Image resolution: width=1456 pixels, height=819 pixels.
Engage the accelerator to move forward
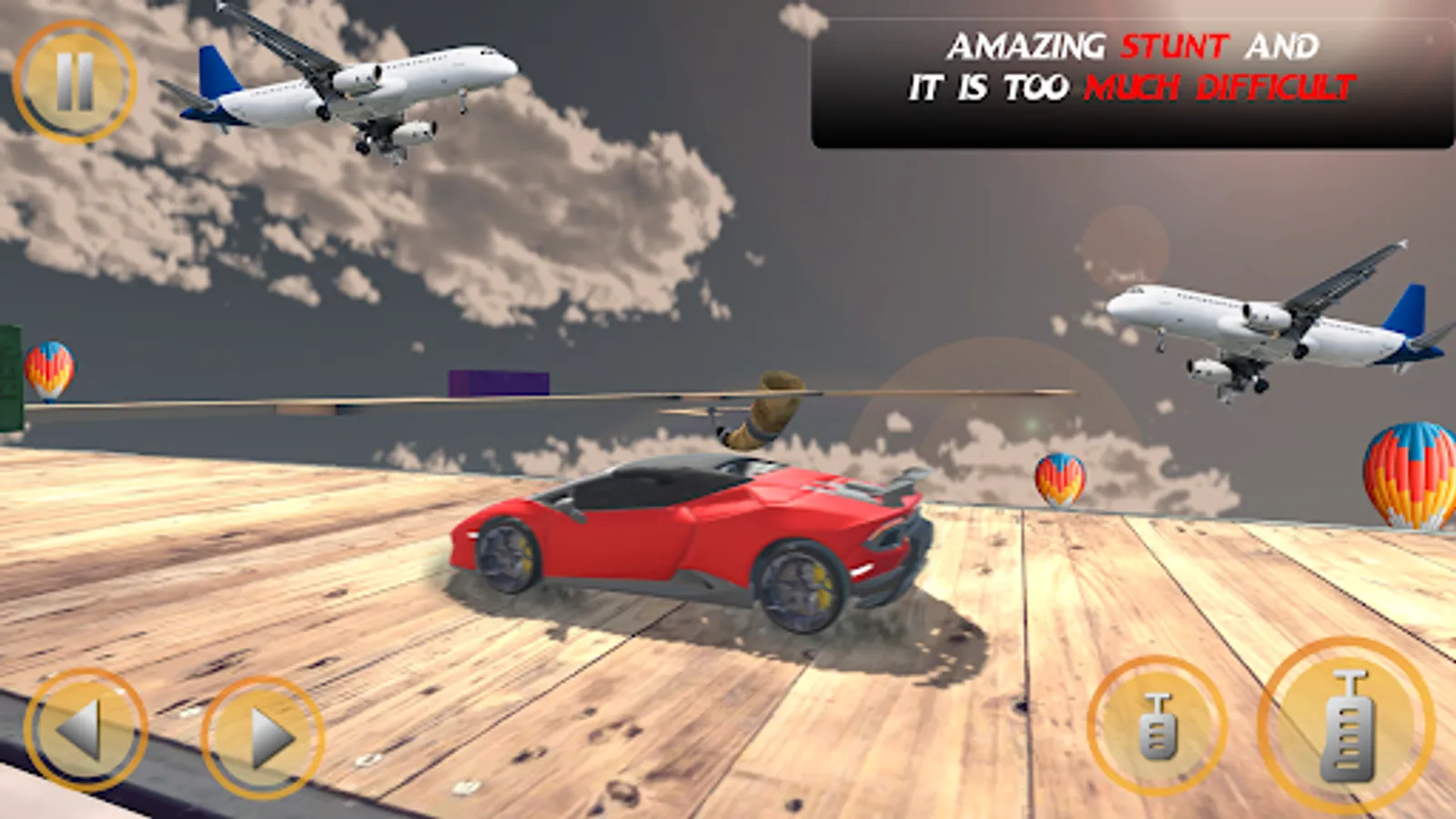[1350, 723]
